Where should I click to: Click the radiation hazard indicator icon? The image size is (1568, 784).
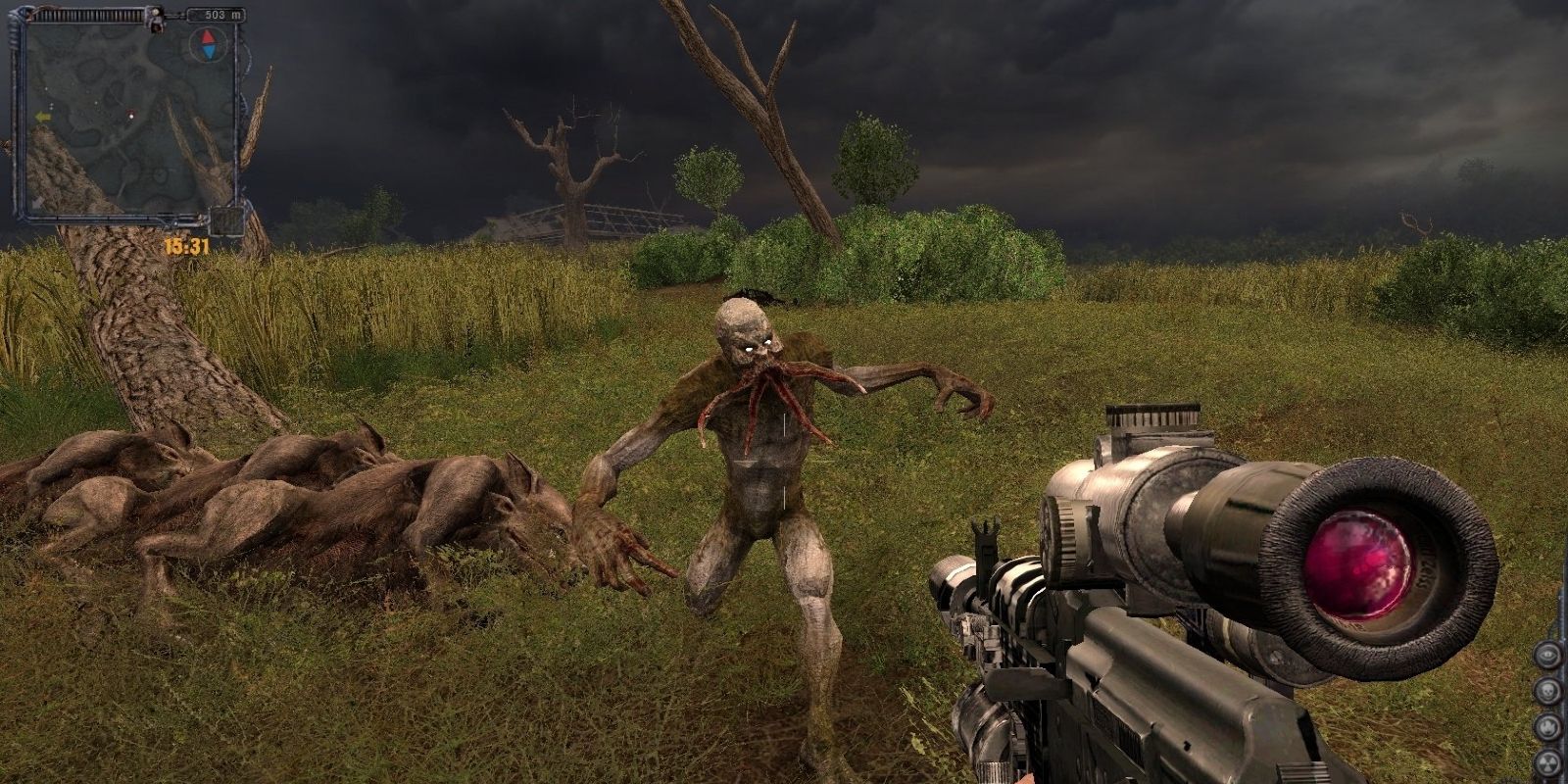click(1547, 762)
